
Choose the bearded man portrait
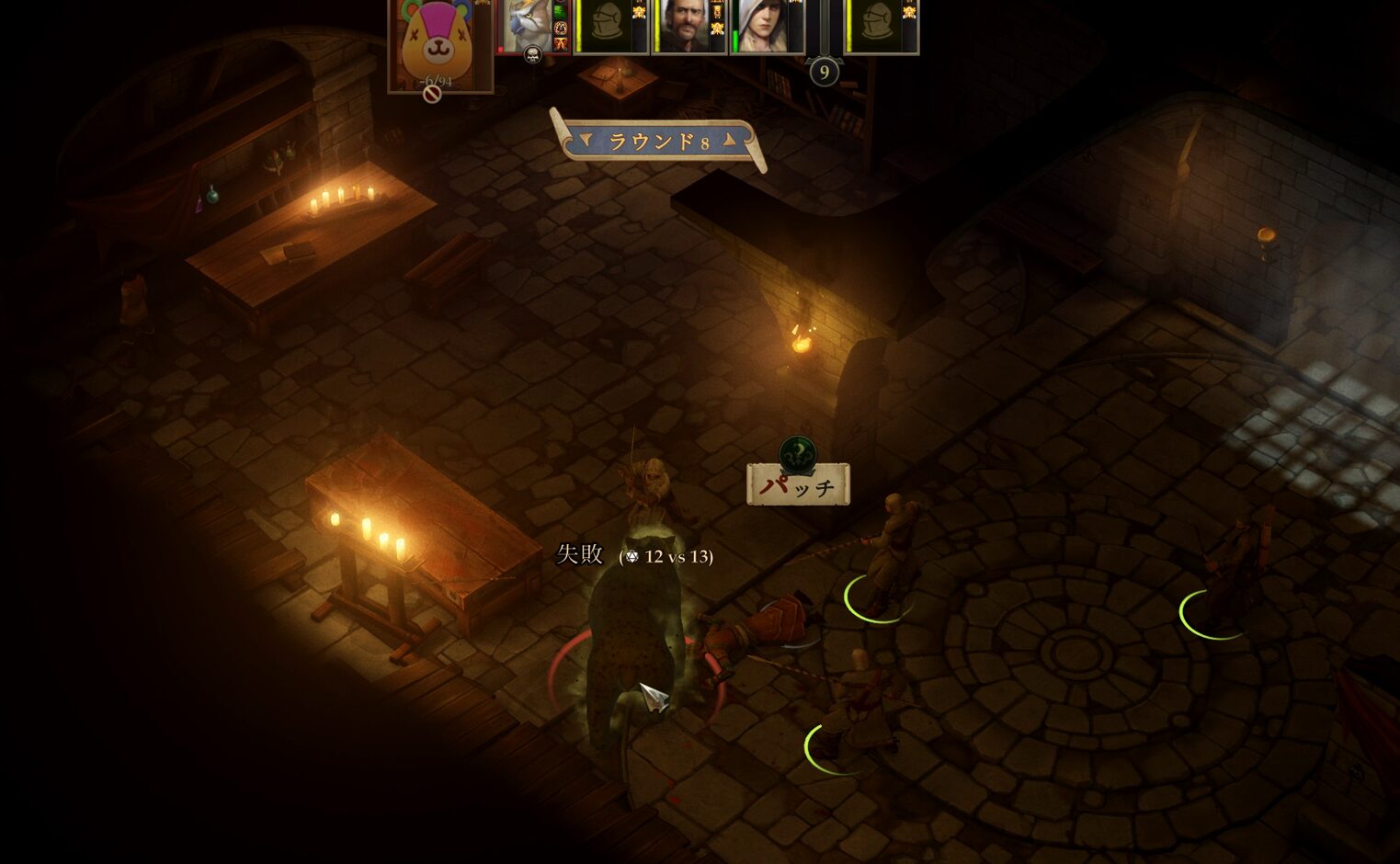point(683,26)
